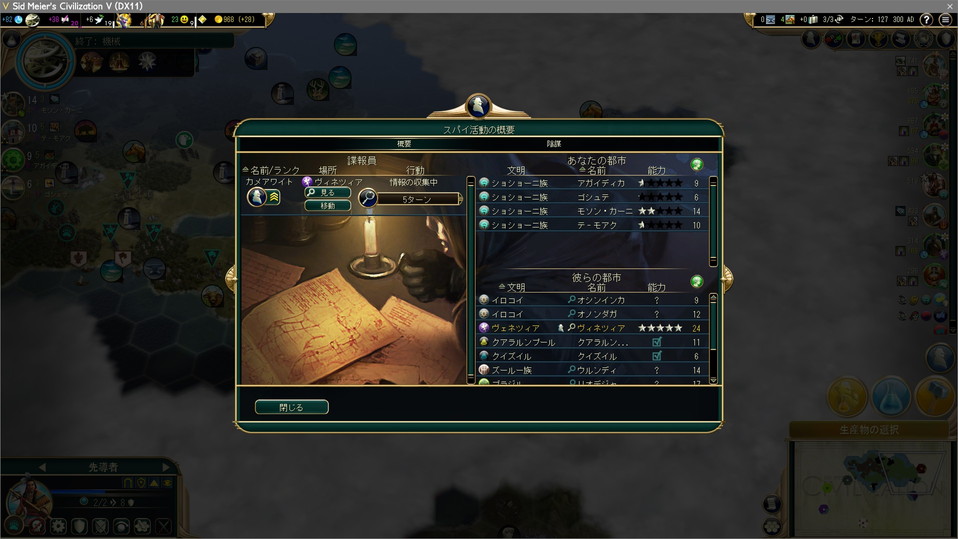Choose the テ・モアク city row
The height and width of the screenshot is (539, 958).
594,225
